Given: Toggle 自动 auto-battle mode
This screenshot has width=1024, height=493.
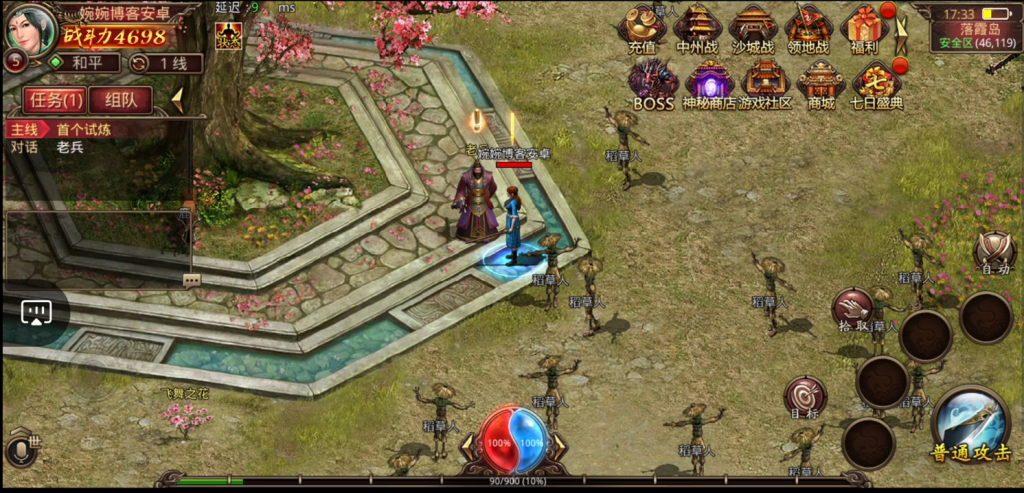Looking at the screenshot, I should pos(994,252).
